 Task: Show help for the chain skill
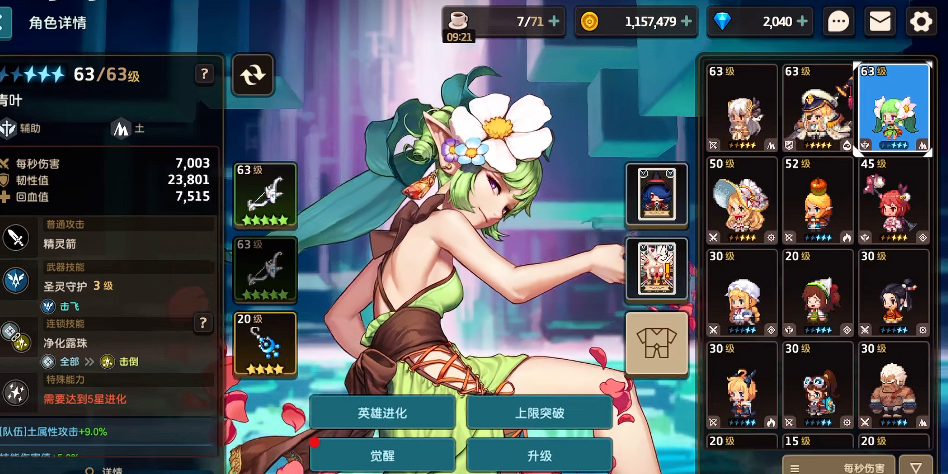pyautogui.click(x=203, y=322)
